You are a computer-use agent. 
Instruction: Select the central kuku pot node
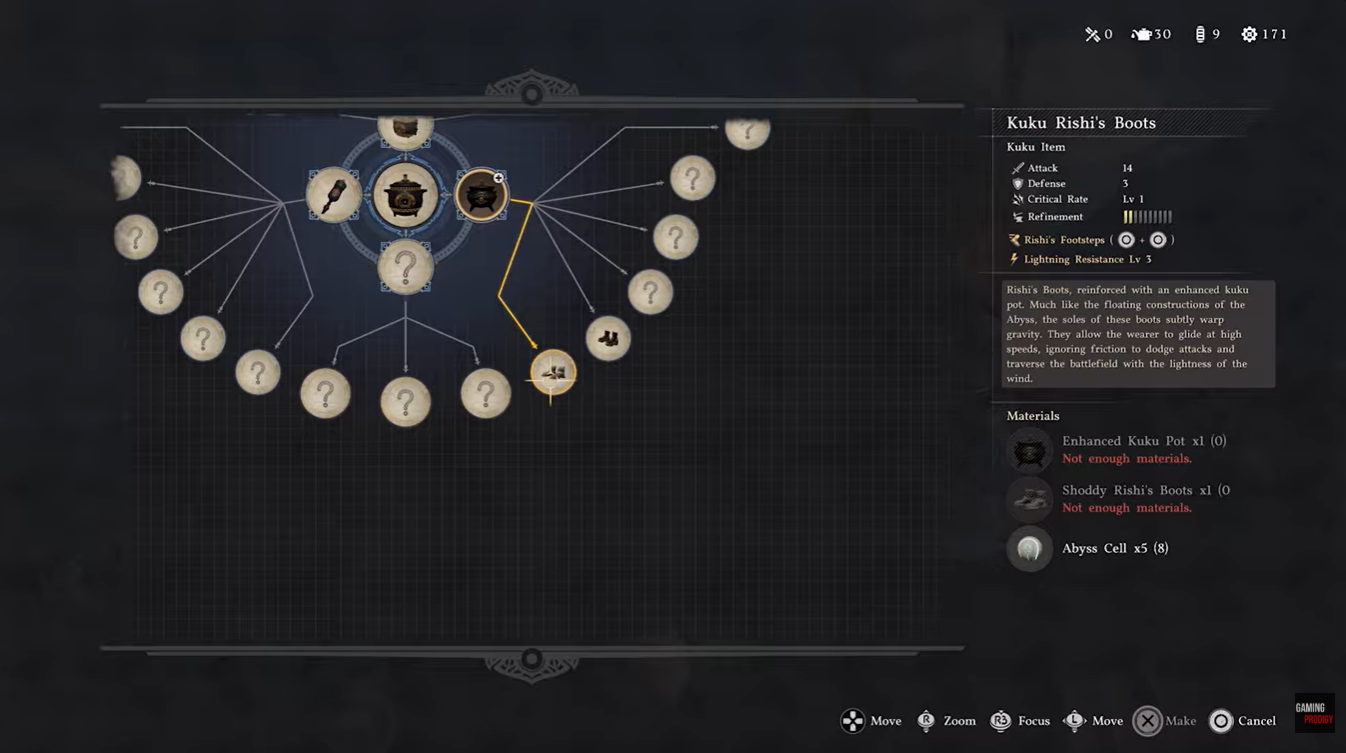405,195
